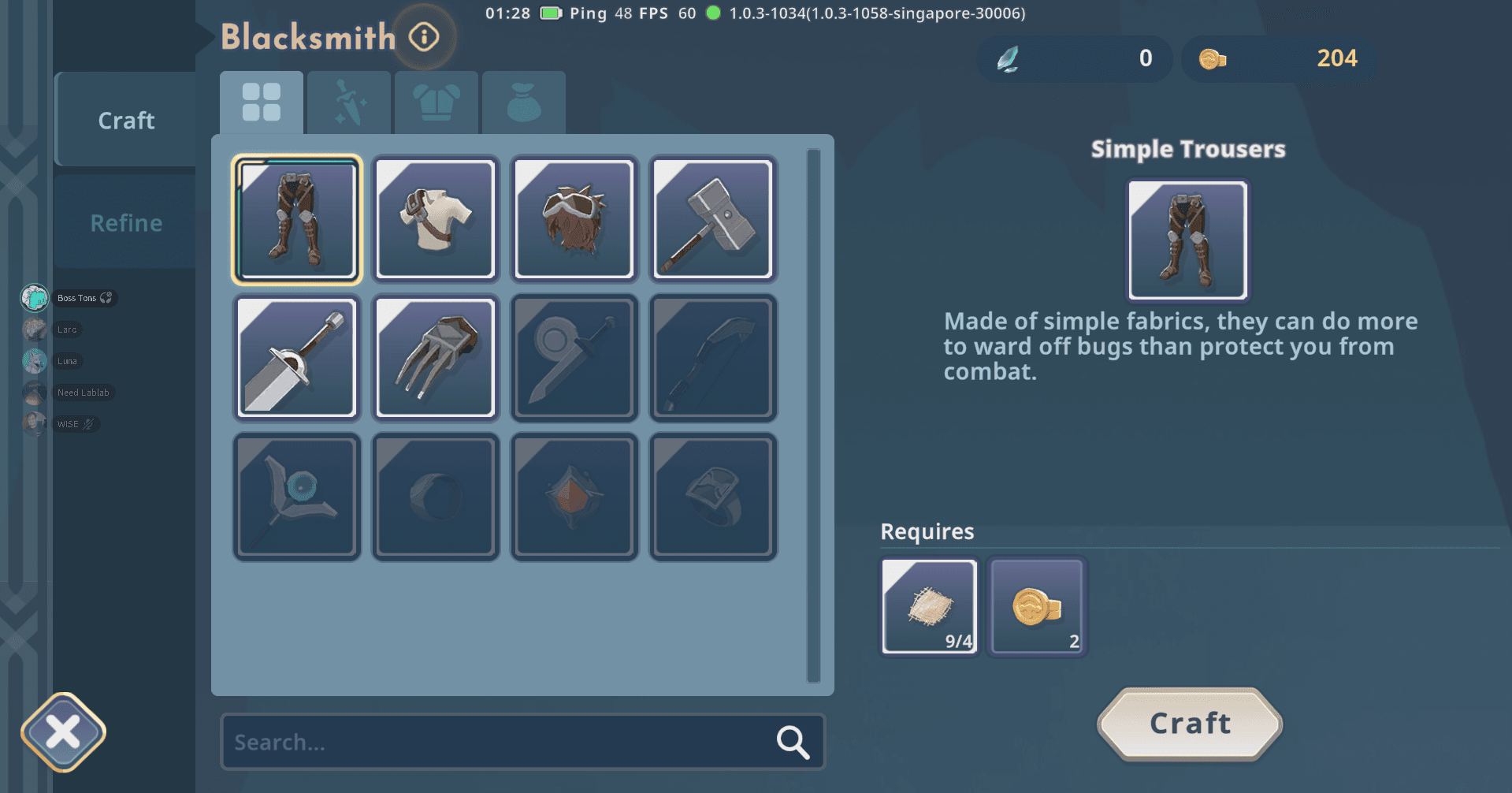Image resolution: width=1512 pixels, height=793 pixels.
Task: Pick the white shirt recipe slot
Action: 436,219
